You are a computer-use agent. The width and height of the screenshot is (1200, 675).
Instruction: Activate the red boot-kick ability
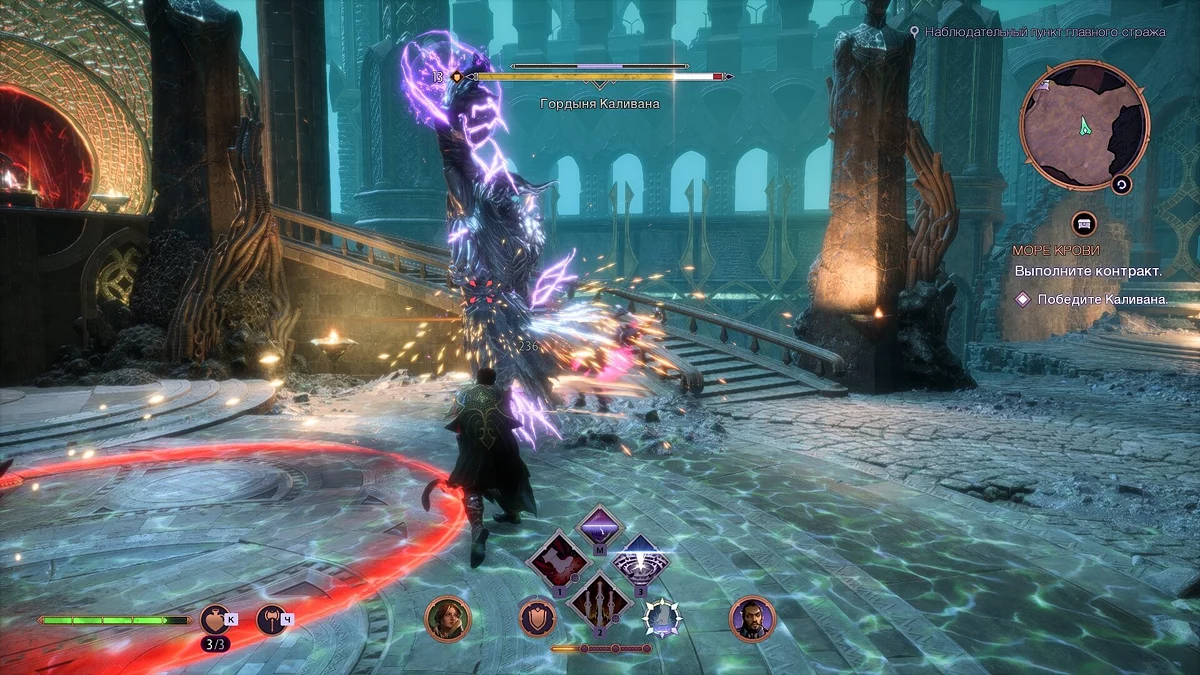pyautogui.click(x=558, y=563)
